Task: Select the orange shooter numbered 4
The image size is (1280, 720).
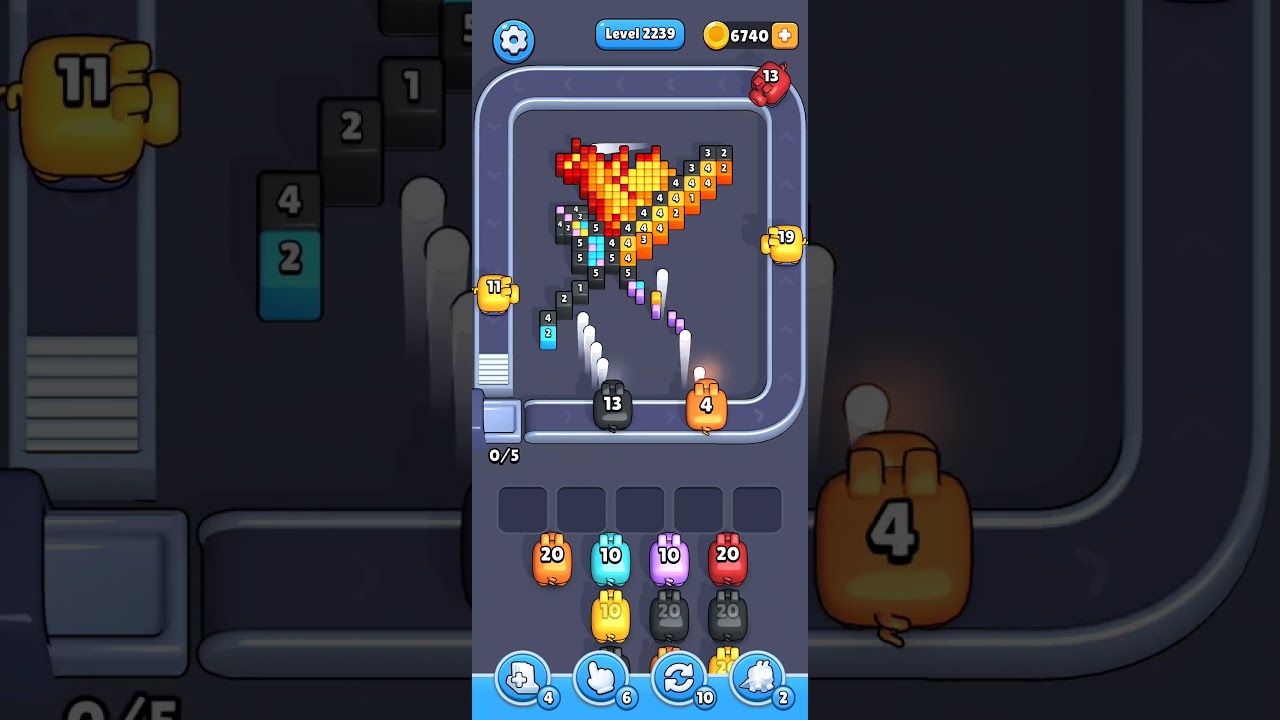Action: coord(706,403)
